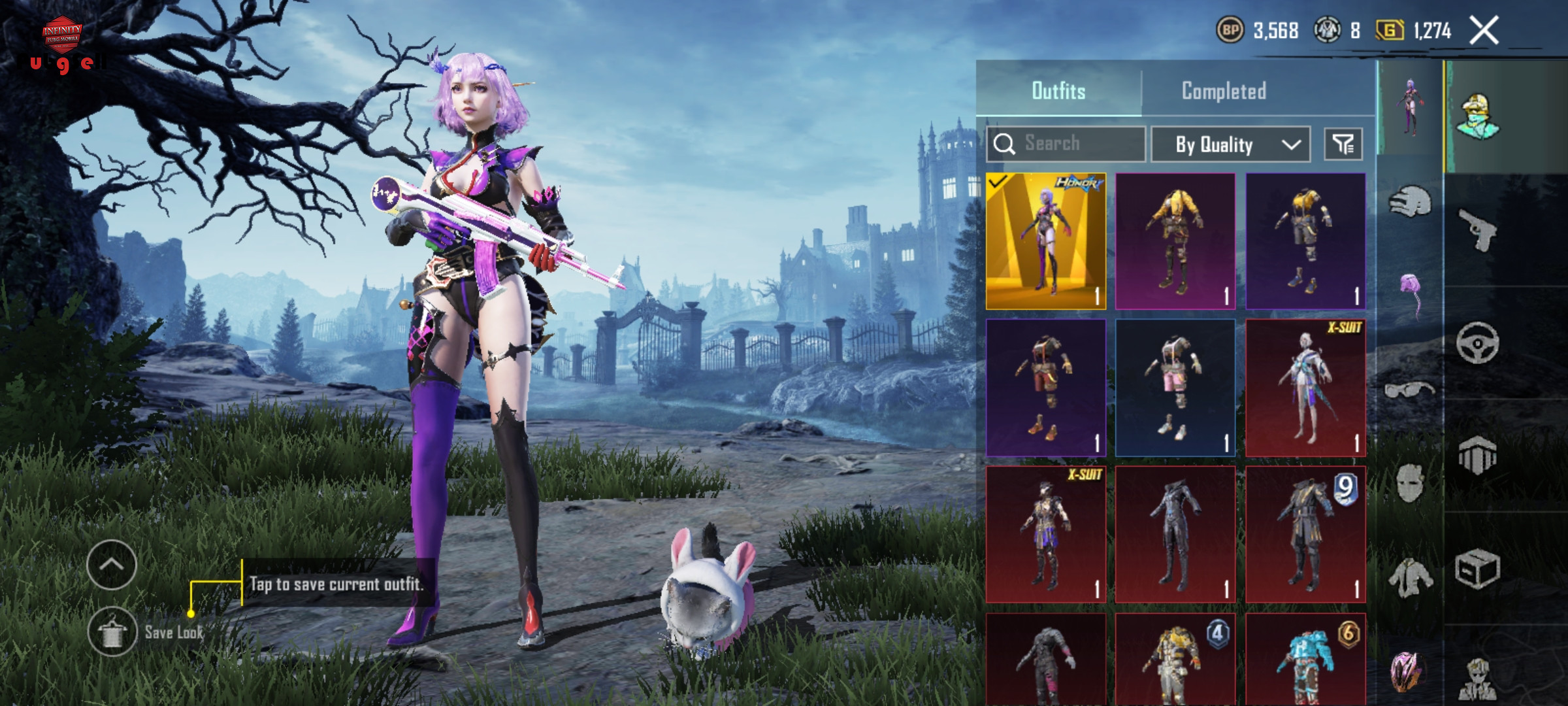Select the Outfits tab
Image resolution: width=1568 pixels, height=706 pixels.
coord(1058,91)
